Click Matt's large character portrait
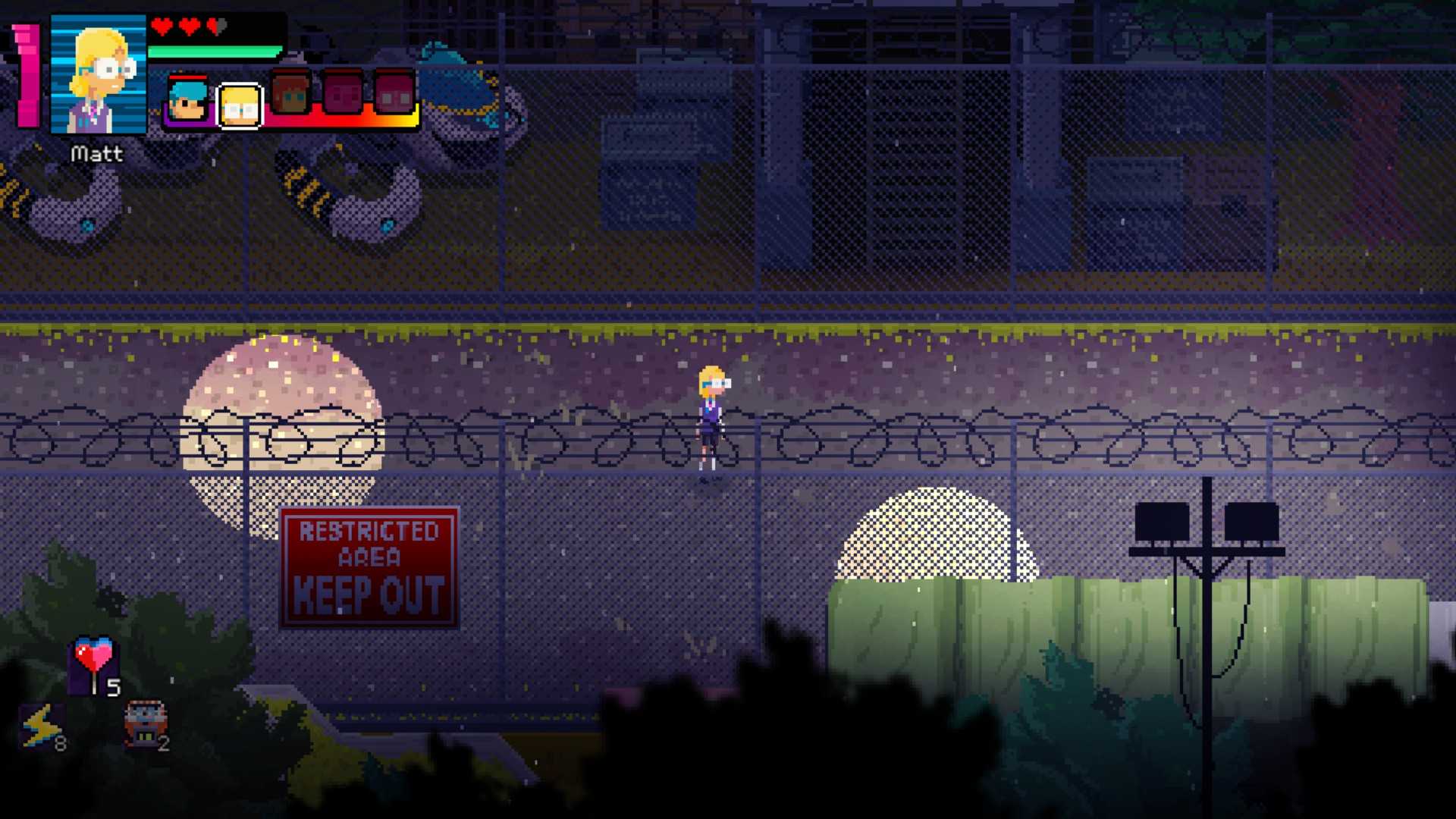The height and width of the screenshot is (819, 1456). 99,74
